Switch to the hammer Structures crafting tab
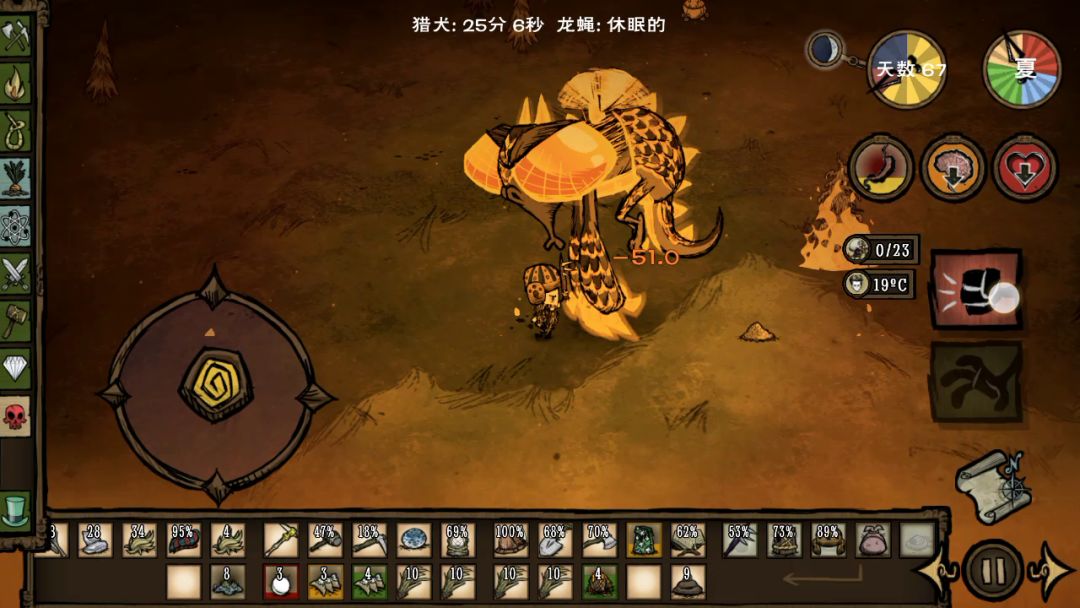 (15, 320)
